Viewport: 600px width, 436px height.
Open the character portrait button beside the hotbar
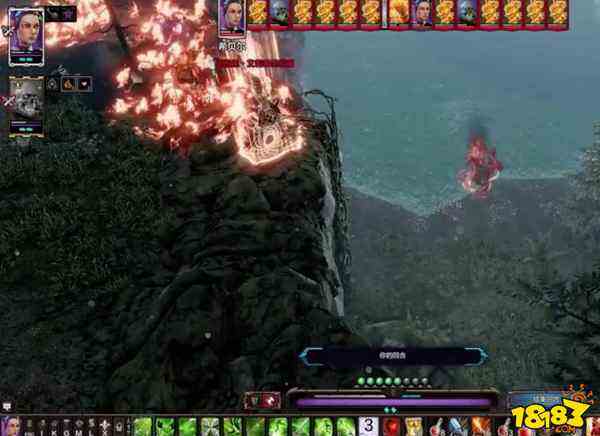[x=10, y=427]
